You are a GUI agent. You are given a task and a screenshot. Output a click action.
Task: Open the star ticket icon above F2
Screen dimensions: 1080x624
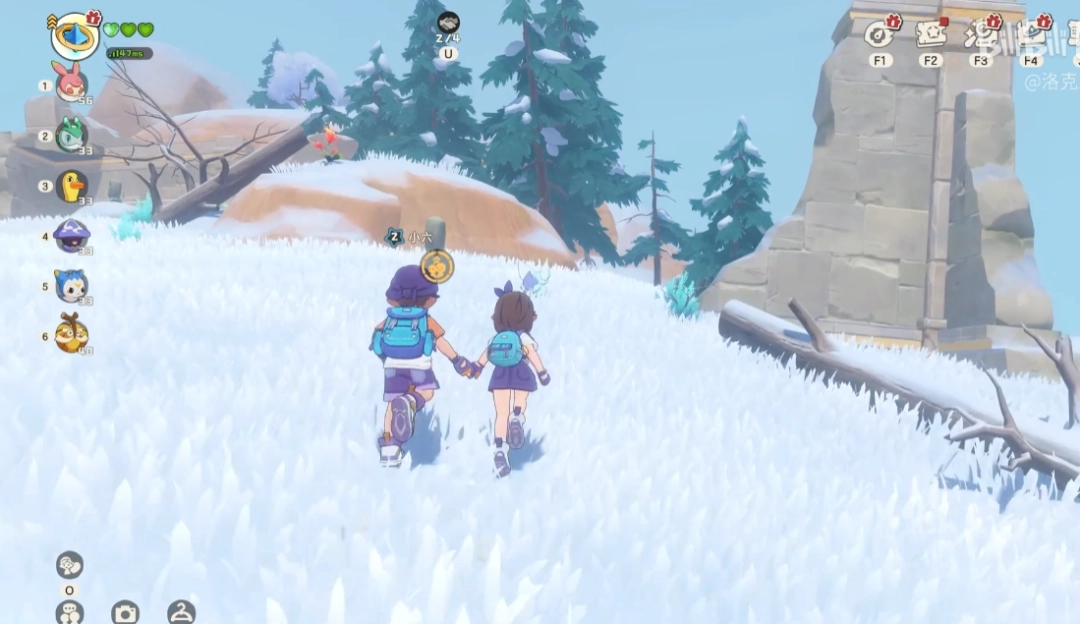click(x=930, y=34)
